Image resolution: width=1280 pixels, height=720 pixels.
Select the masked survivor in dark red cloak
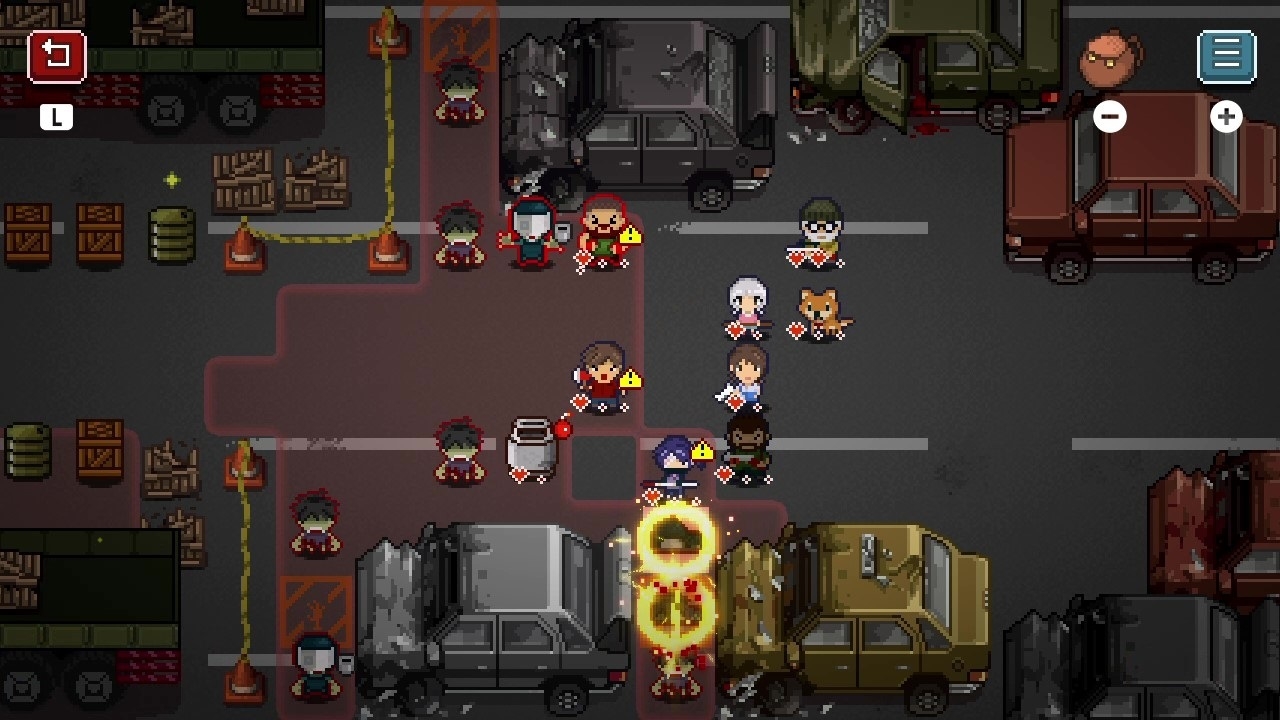[530, 230]
